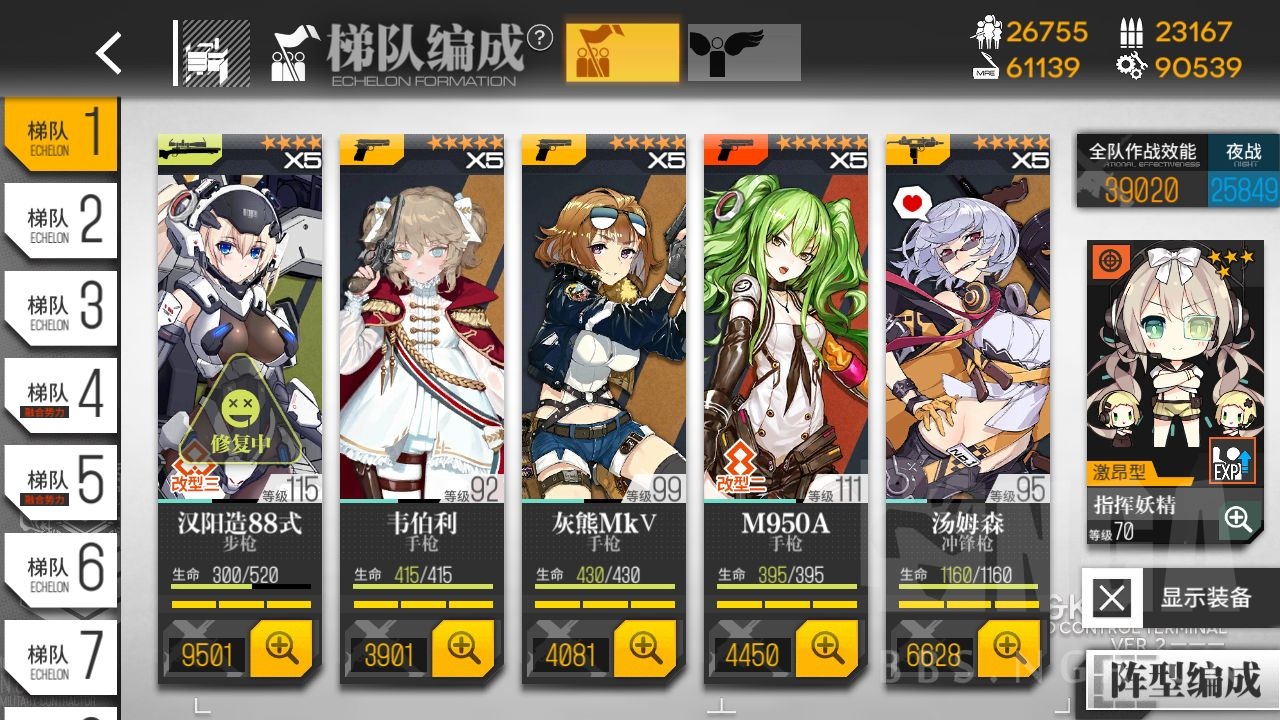Screen dimensions: 1280x720
Task: Inspect 灰熊MkV with magnifier button
Action: coord(645,649)
